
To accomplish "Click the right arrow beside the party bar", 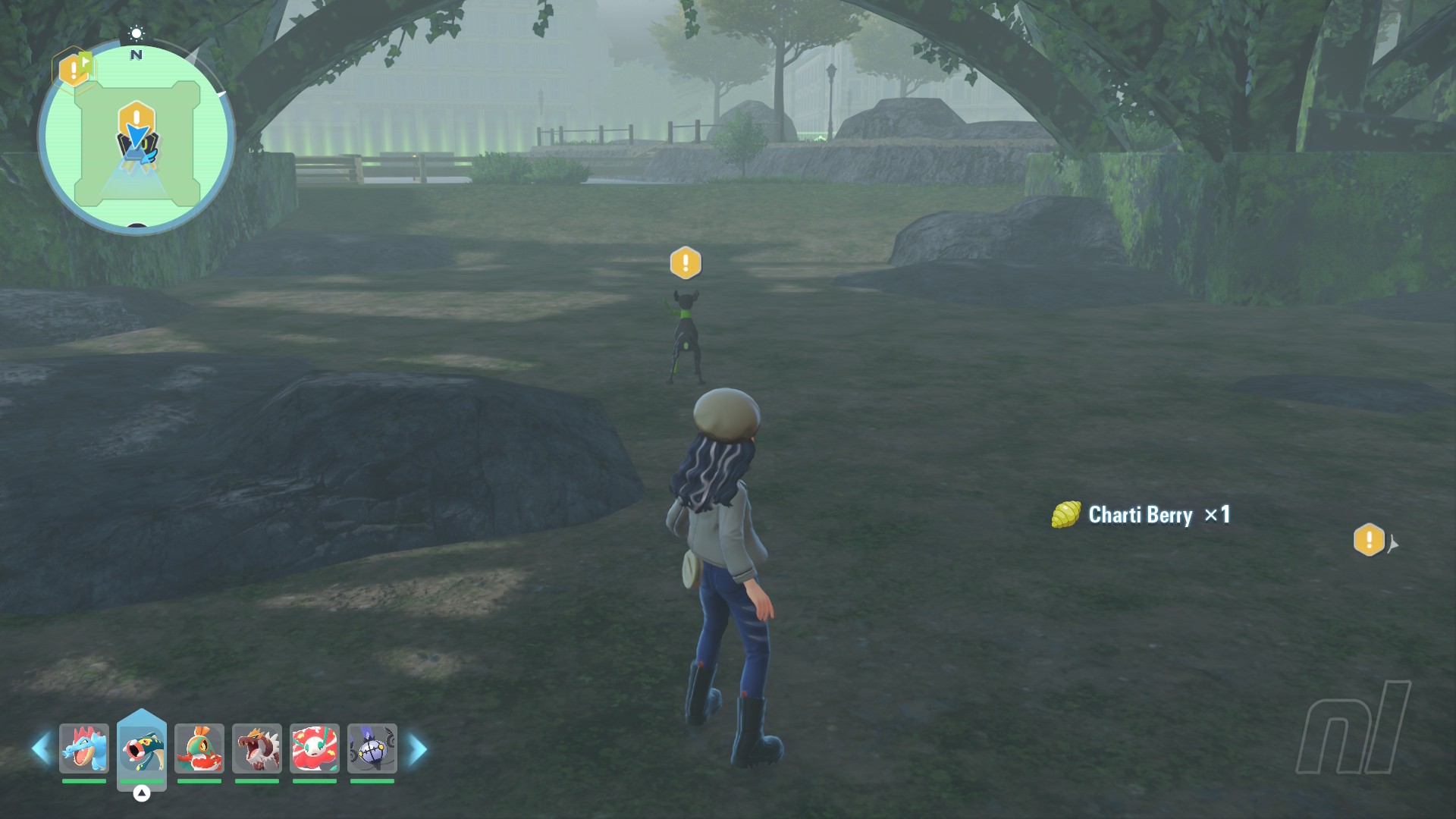I will [417, 749].
